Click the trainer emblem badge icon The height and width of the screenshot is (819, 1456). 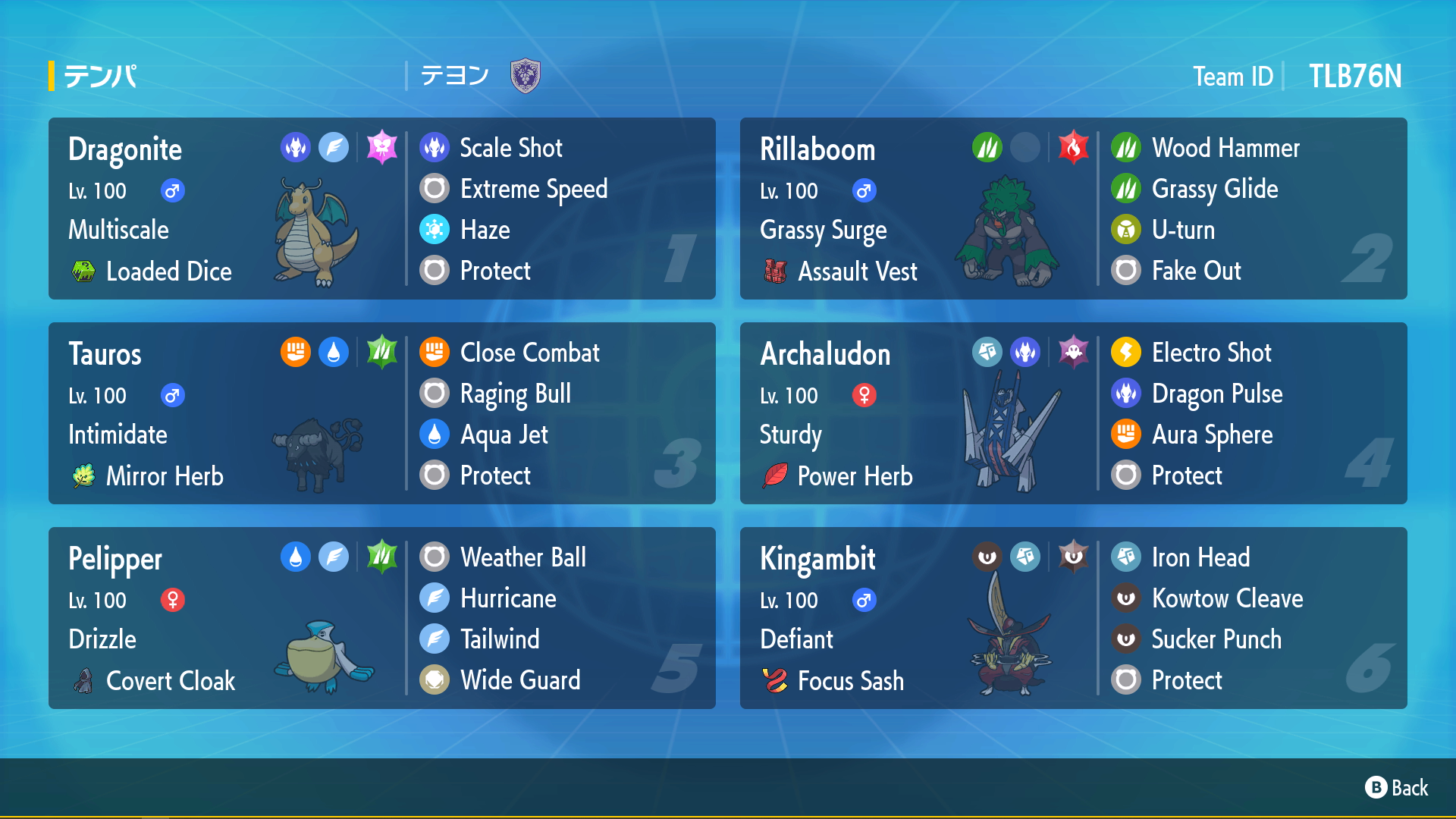525,76
